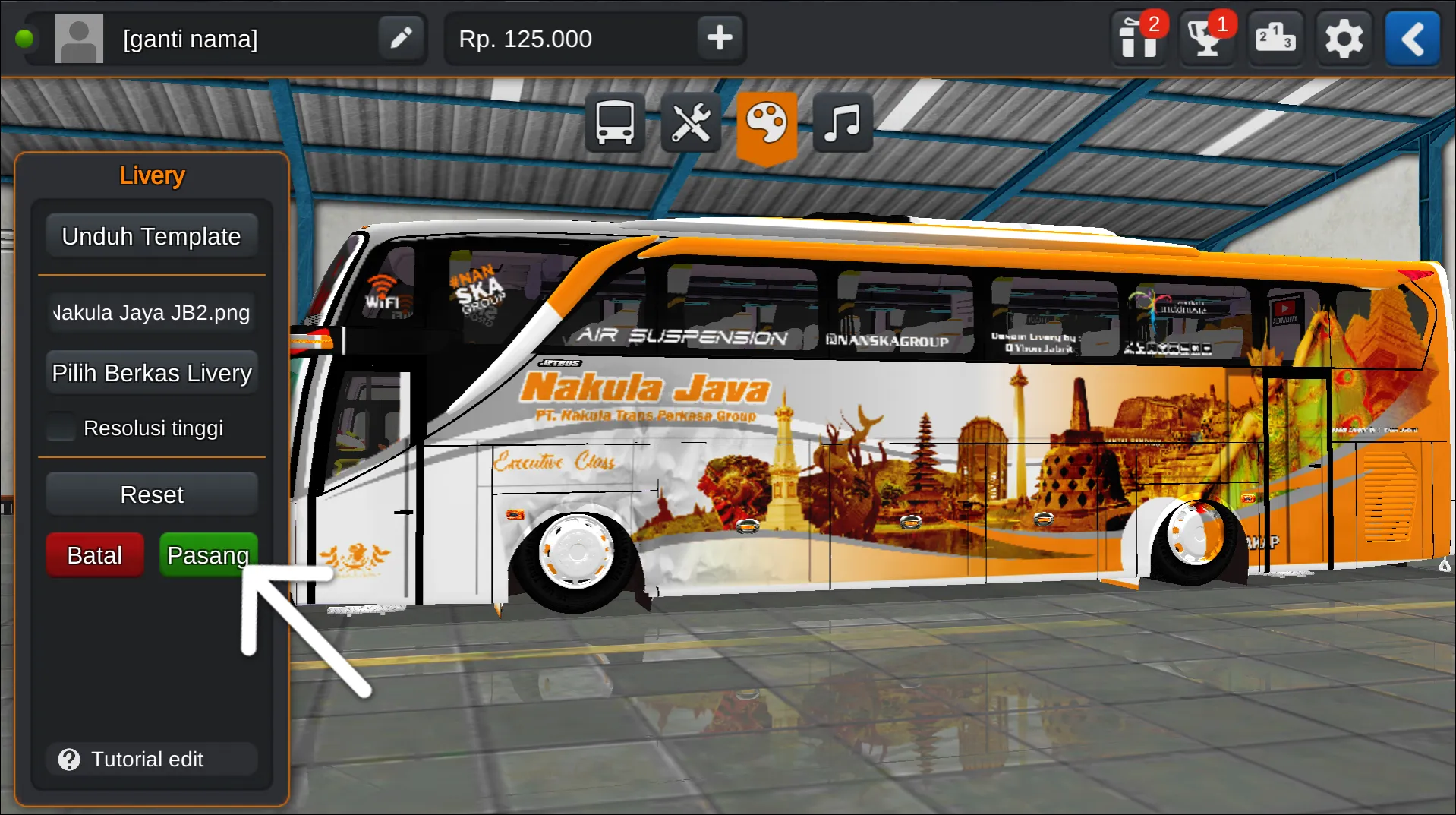Open the horn and music tab
Image resolution: width=1456 pixels, height=815 pixels.
click(x=842, y=122)
